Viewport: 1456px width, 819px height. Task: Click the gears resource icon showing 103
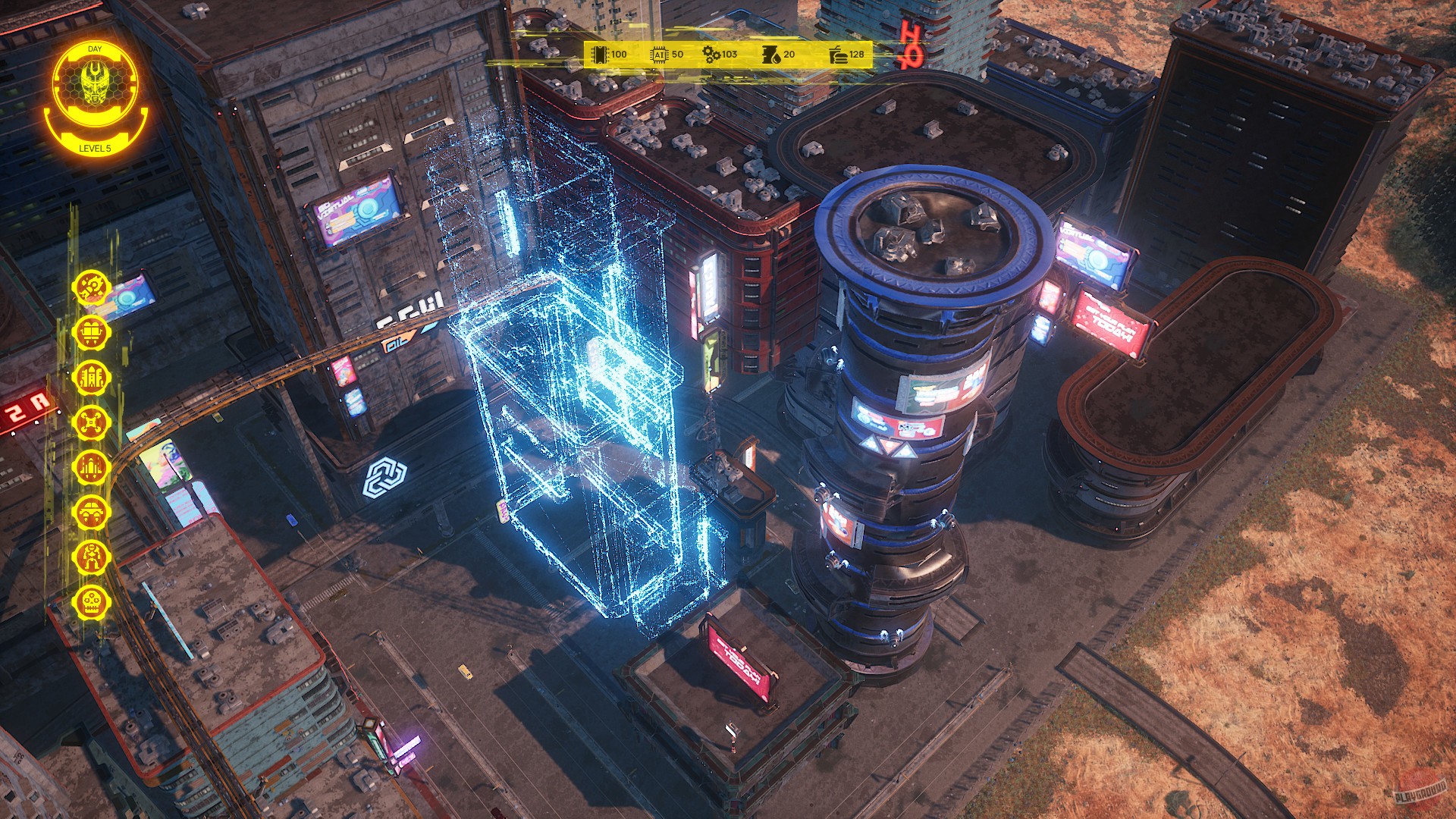coord(711,55)
